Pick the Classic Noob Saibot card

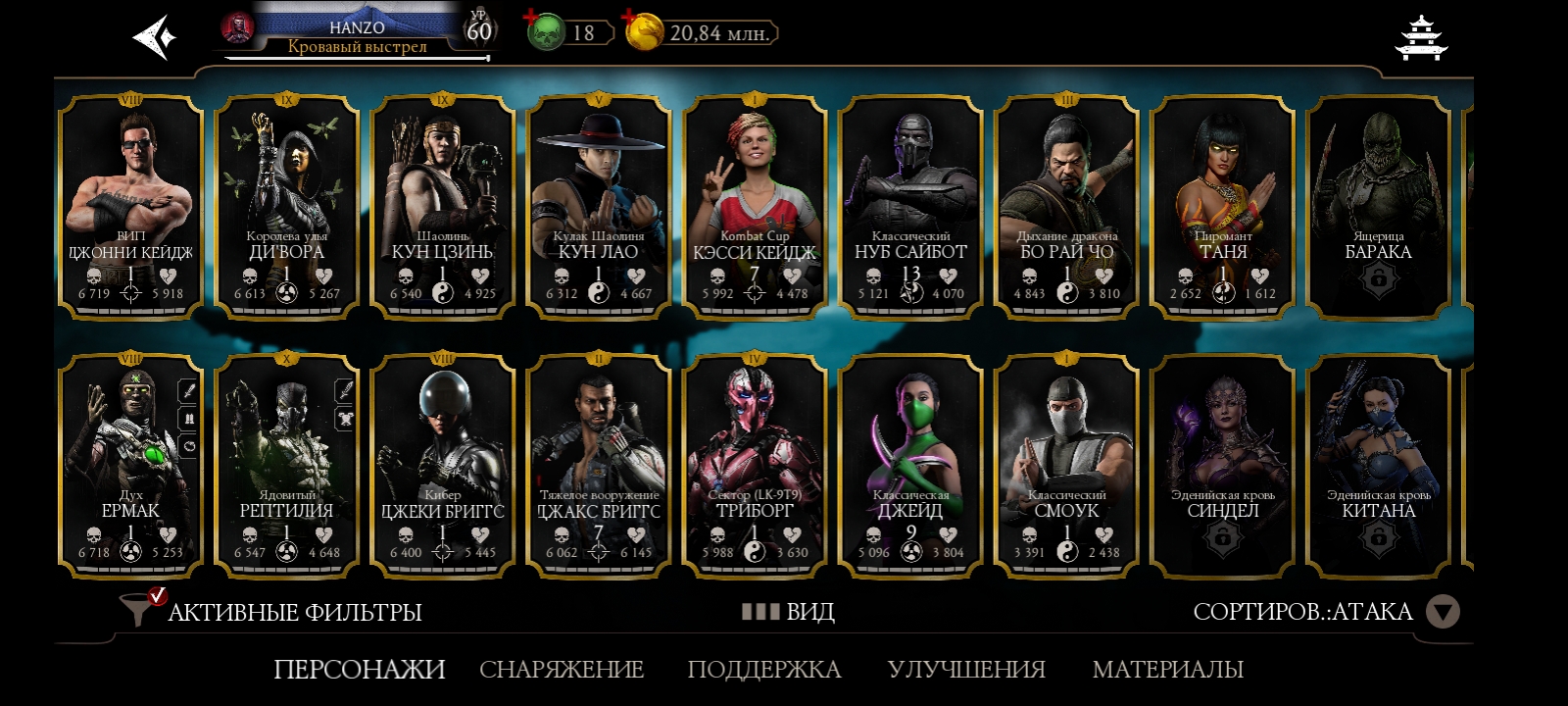(910, 208)
